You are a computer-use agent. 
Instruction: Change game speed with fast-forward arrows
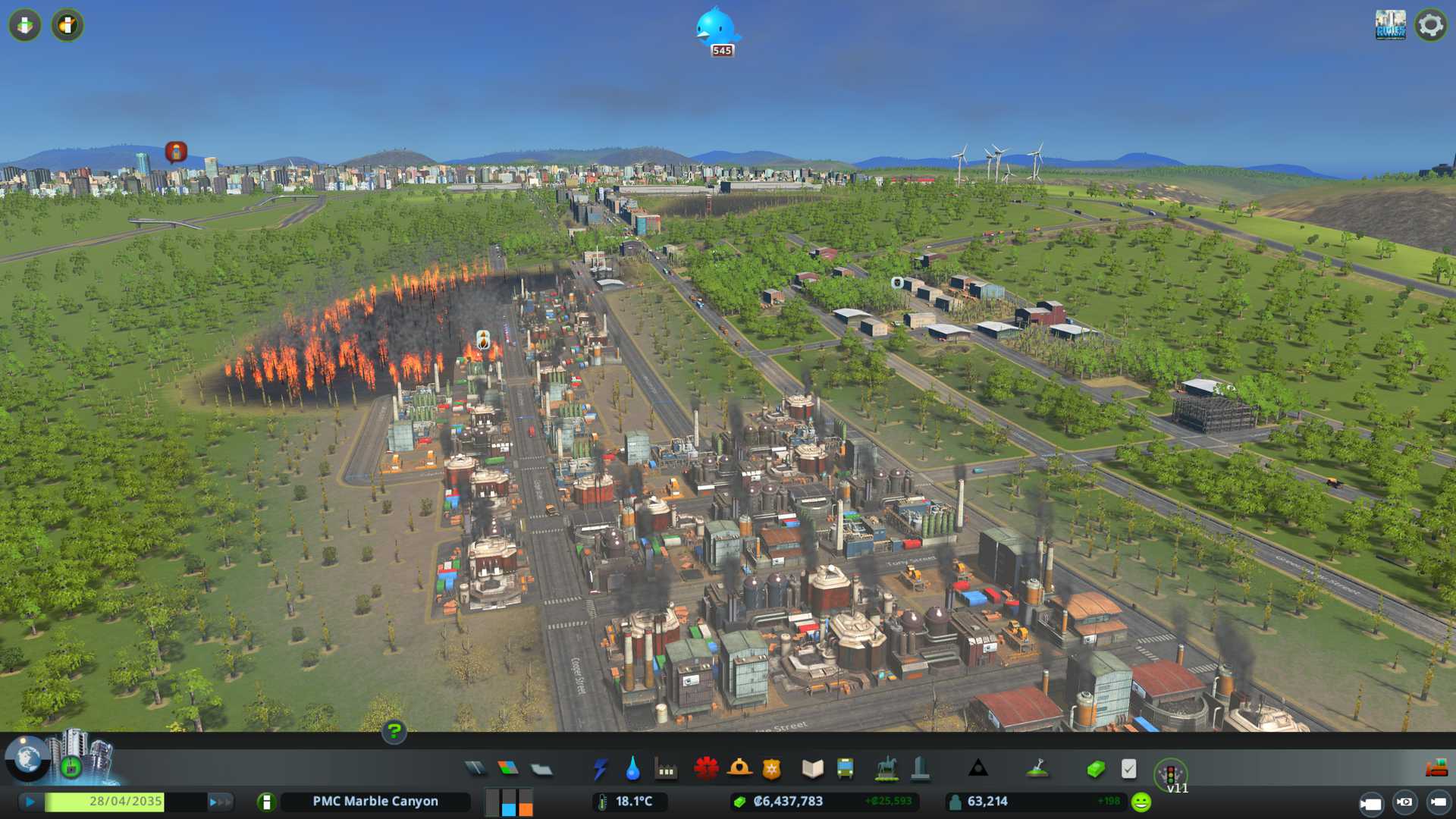[220, 802]
